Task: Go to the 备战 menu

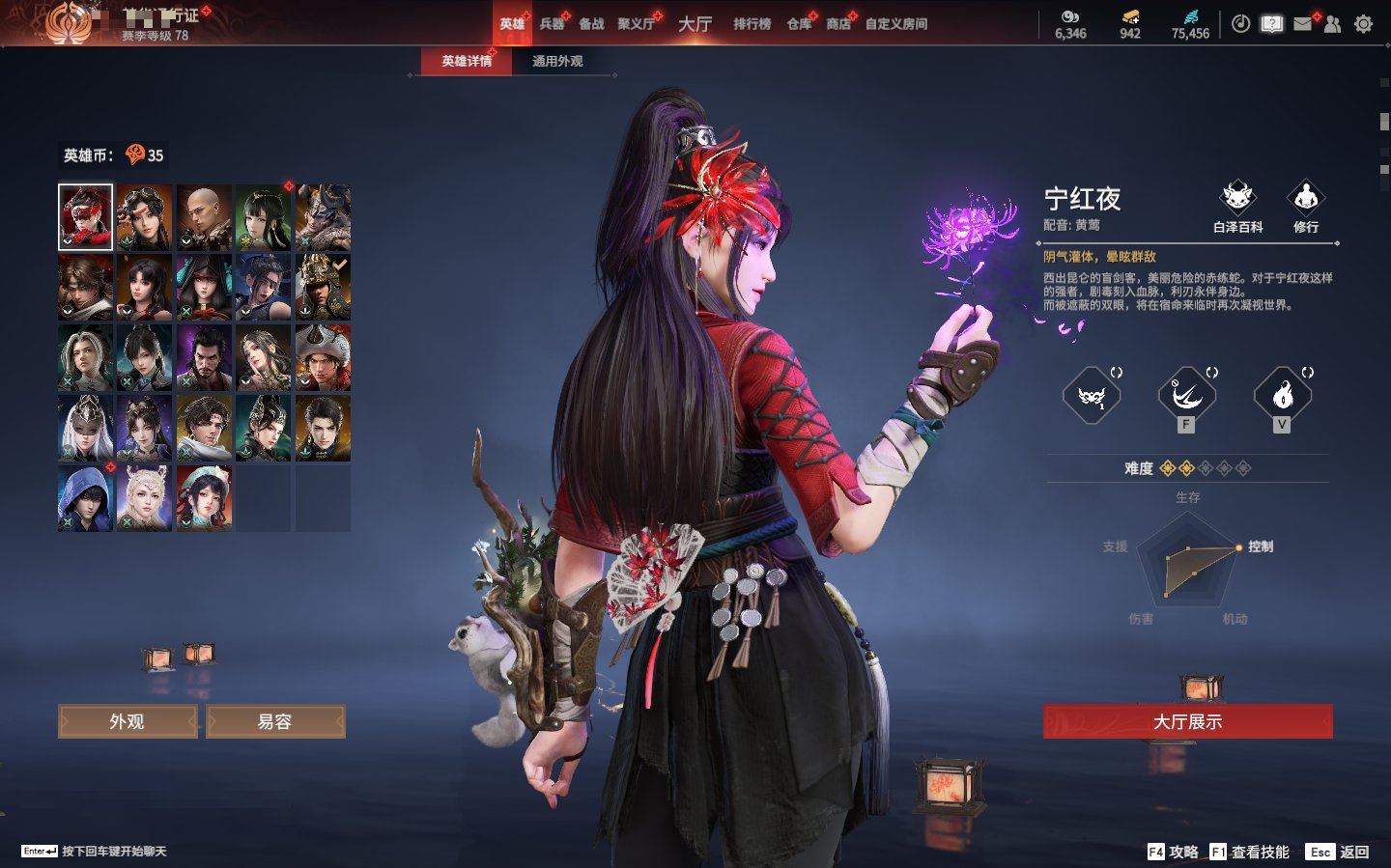Action: point(591,23)
